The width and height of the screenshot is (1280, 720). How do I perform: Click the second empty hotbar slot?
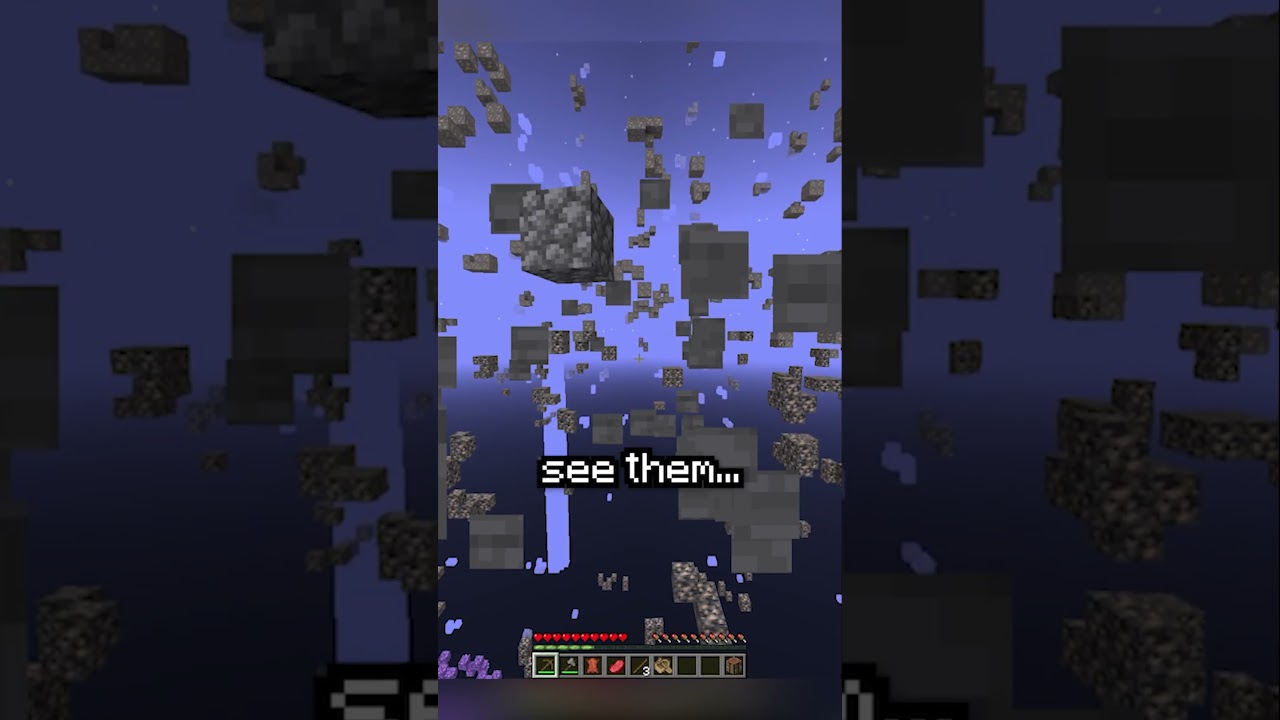point(710,665)
